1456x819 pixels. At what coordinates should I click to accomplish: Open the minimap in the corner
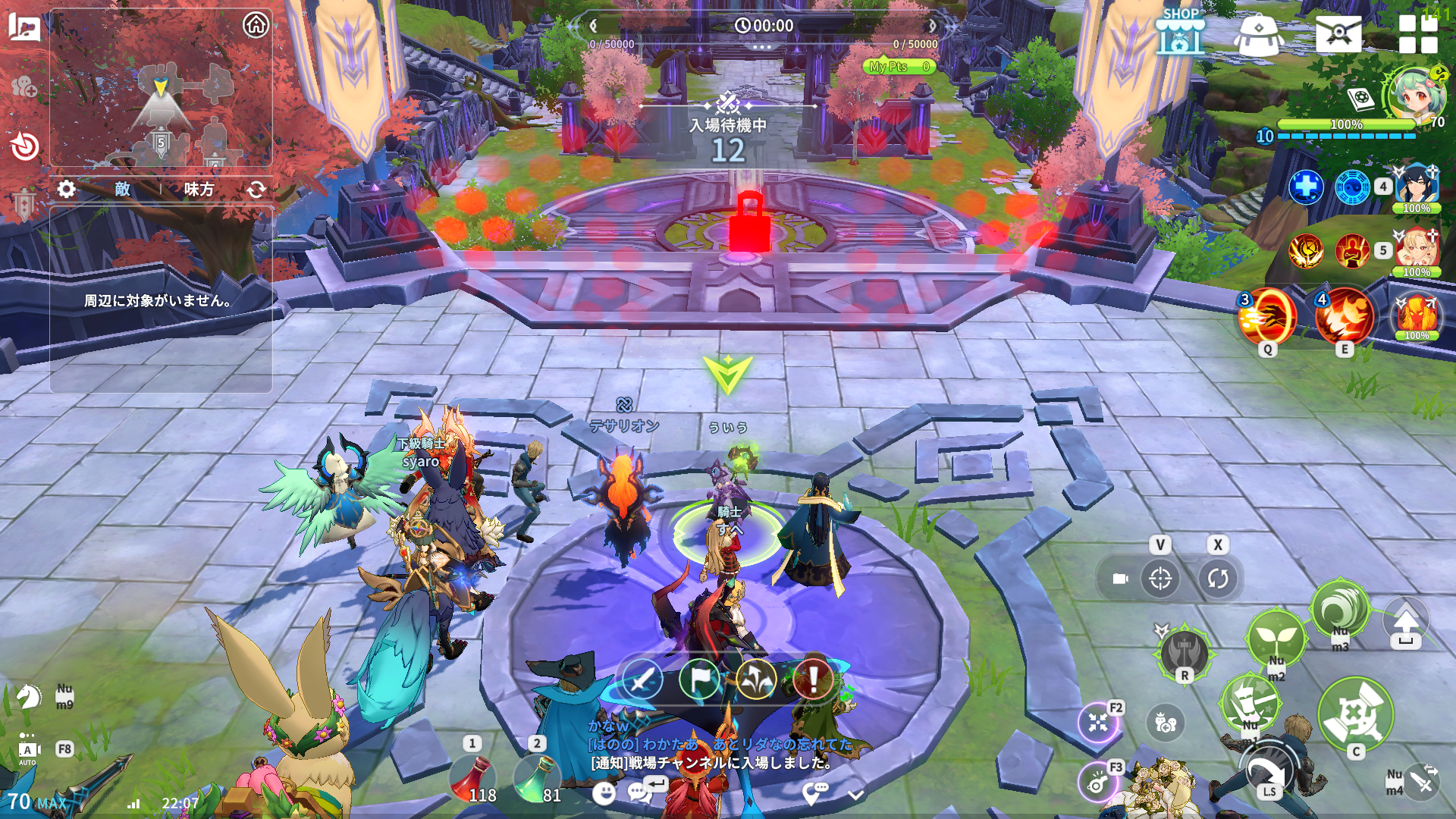click(161, 106)
